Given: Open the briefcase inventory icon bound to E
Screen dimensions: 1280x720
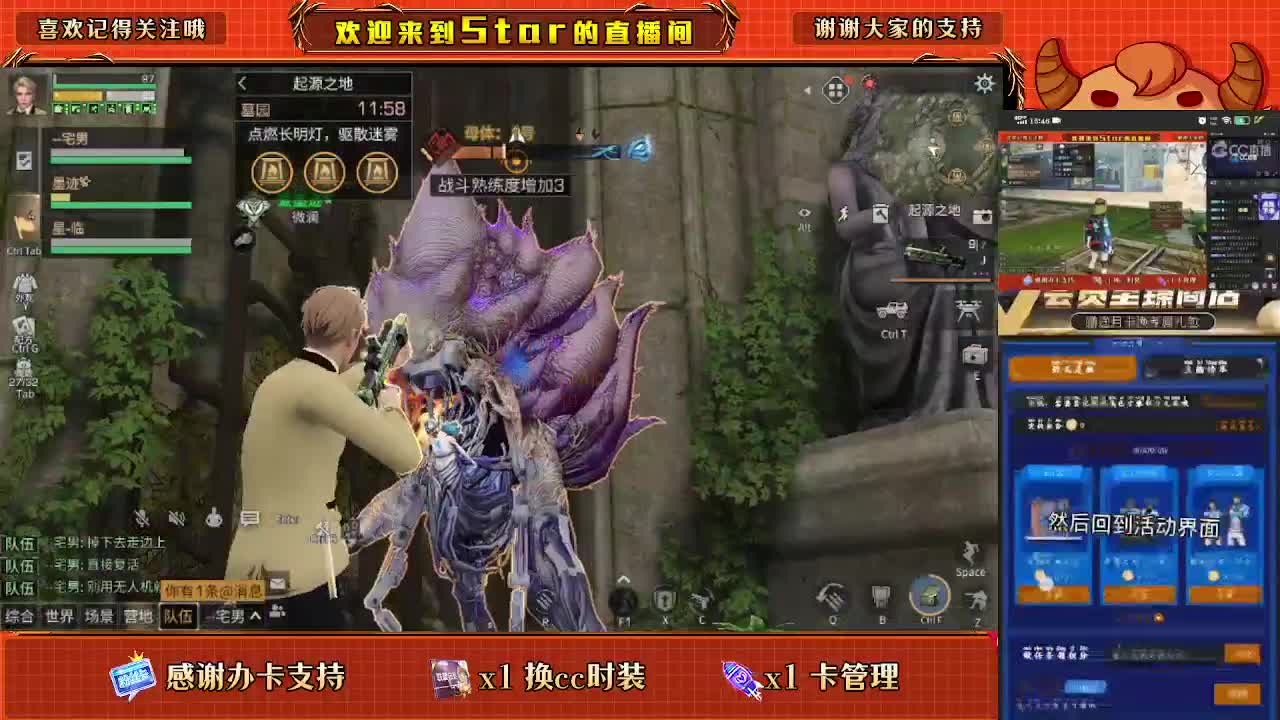Looking at the screenshot, I should [974, 356].
